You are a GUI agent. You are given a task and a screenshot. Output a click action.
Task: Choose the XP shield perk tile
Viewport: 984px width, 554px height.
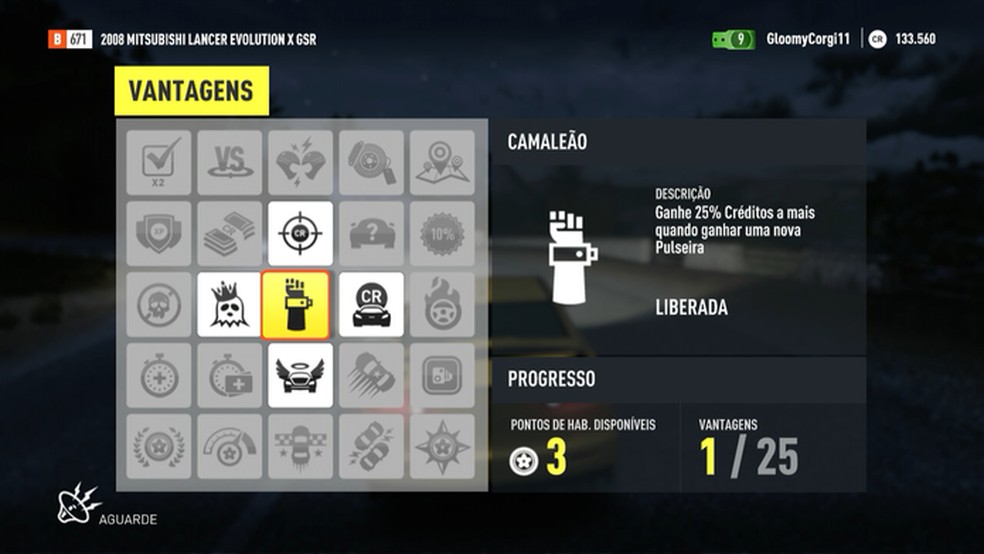click(159, 233)
